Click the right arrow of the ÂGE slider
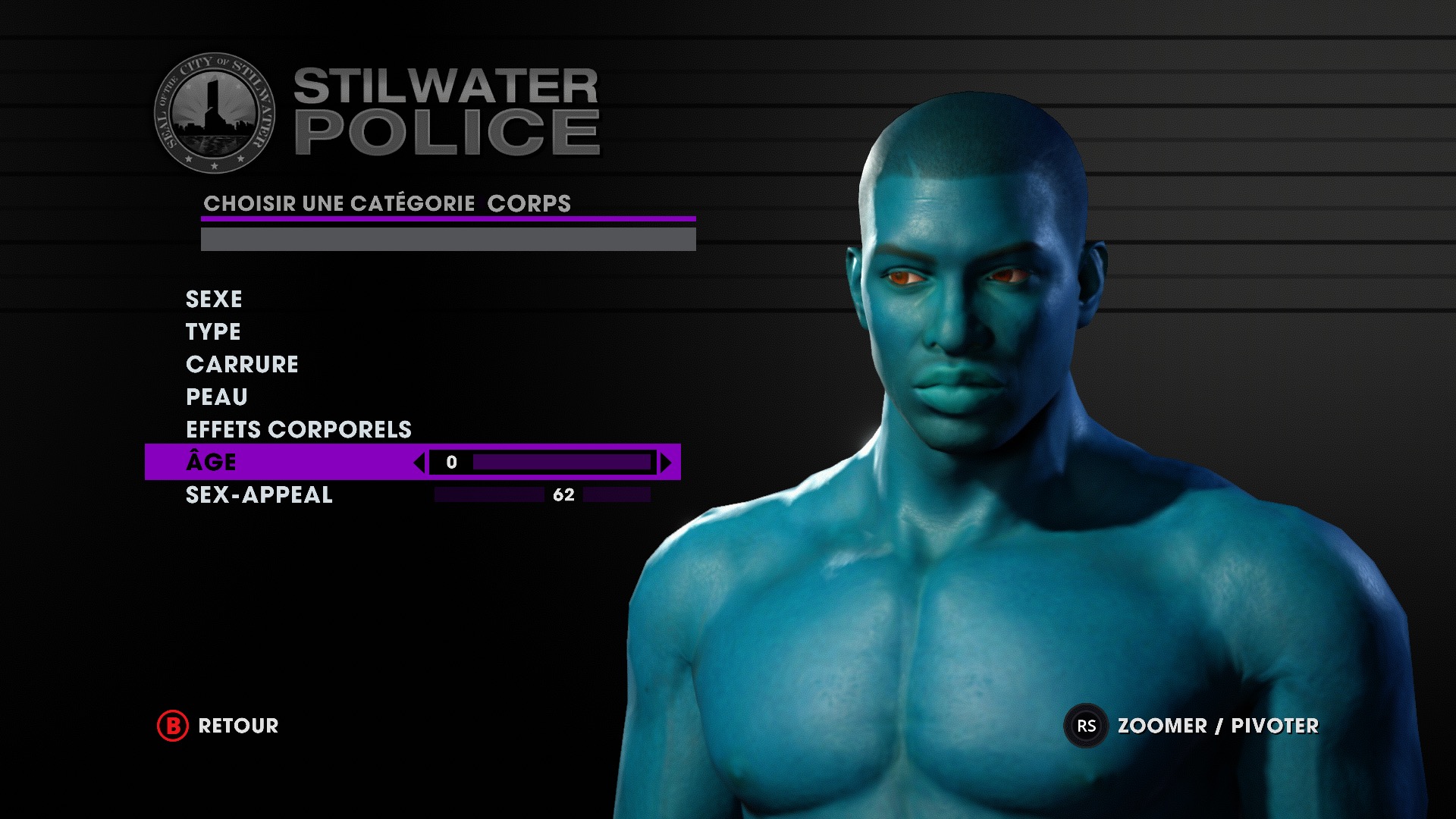The width and height of the screenshot is (1456, 819). [x=666, y=463]
